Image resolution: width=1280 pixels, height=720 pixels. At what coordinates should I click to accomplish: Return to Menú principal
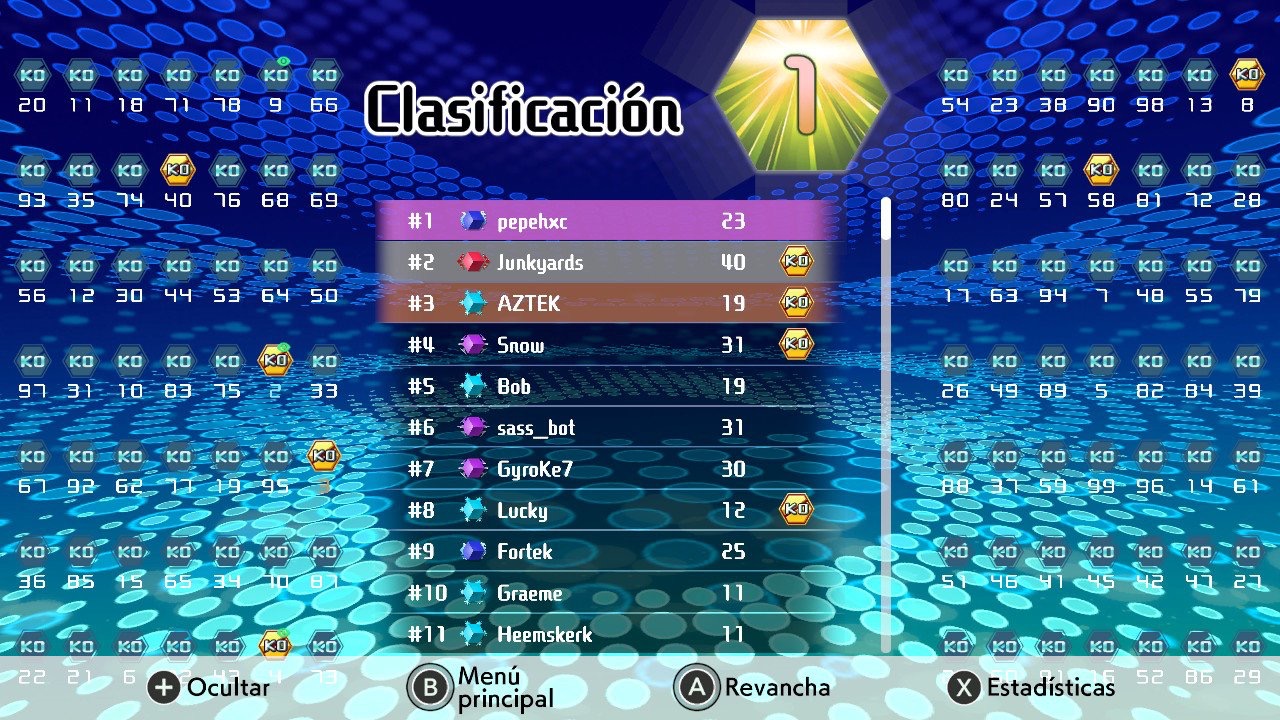coord(481,687)
